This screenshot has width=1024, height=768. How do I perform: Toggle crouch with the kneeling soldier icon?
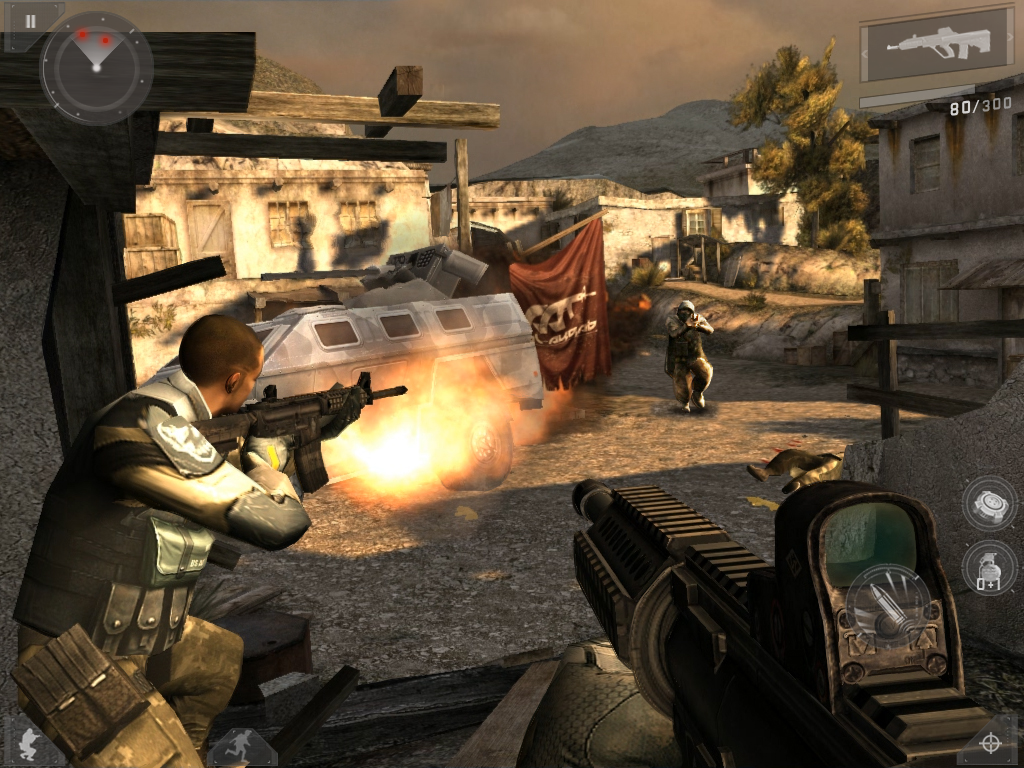[30, 745]
